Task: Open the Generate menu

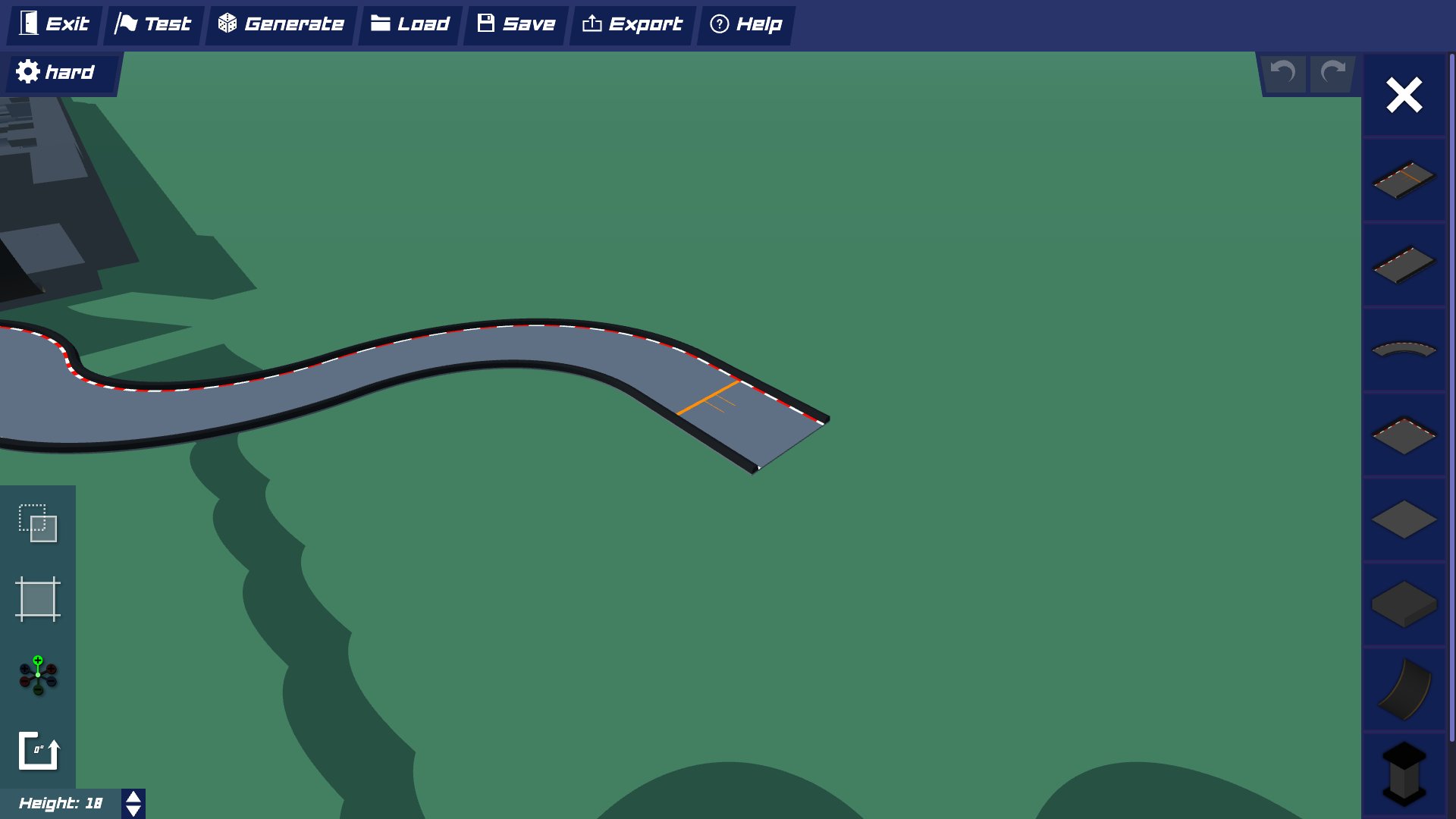Action: point(280,24)
